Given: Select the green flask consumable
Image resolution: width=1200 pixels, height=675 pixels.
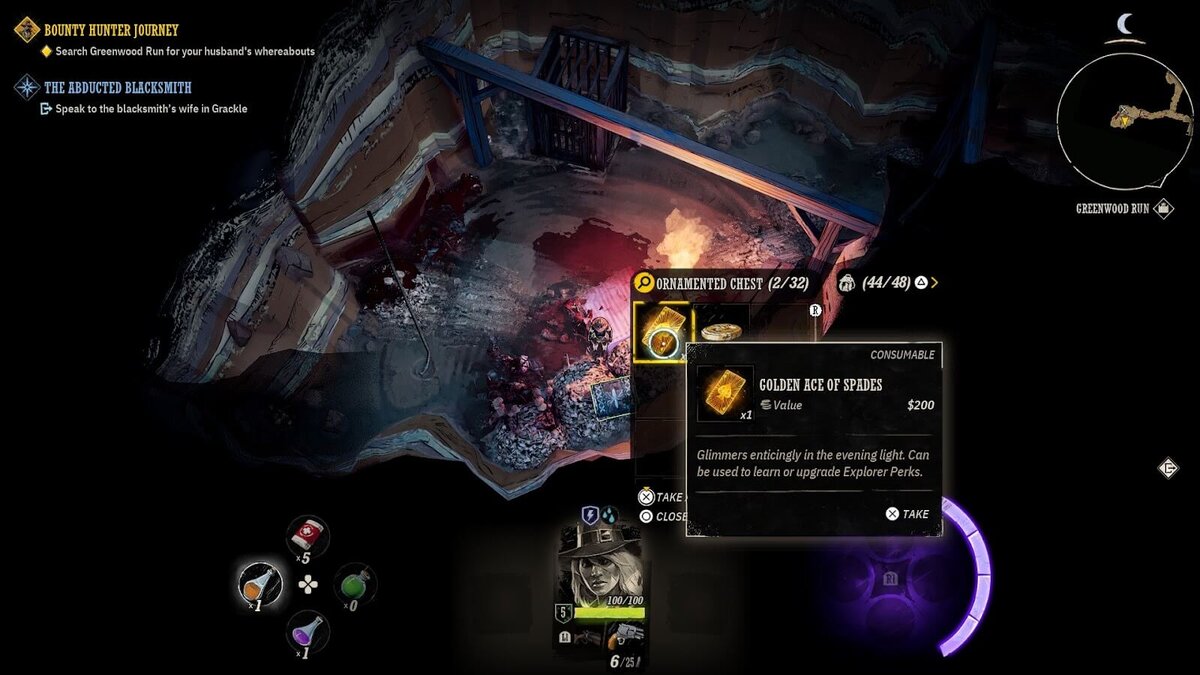Looking at the screenshot, I should pyautogui.click(x=354, y=584).
